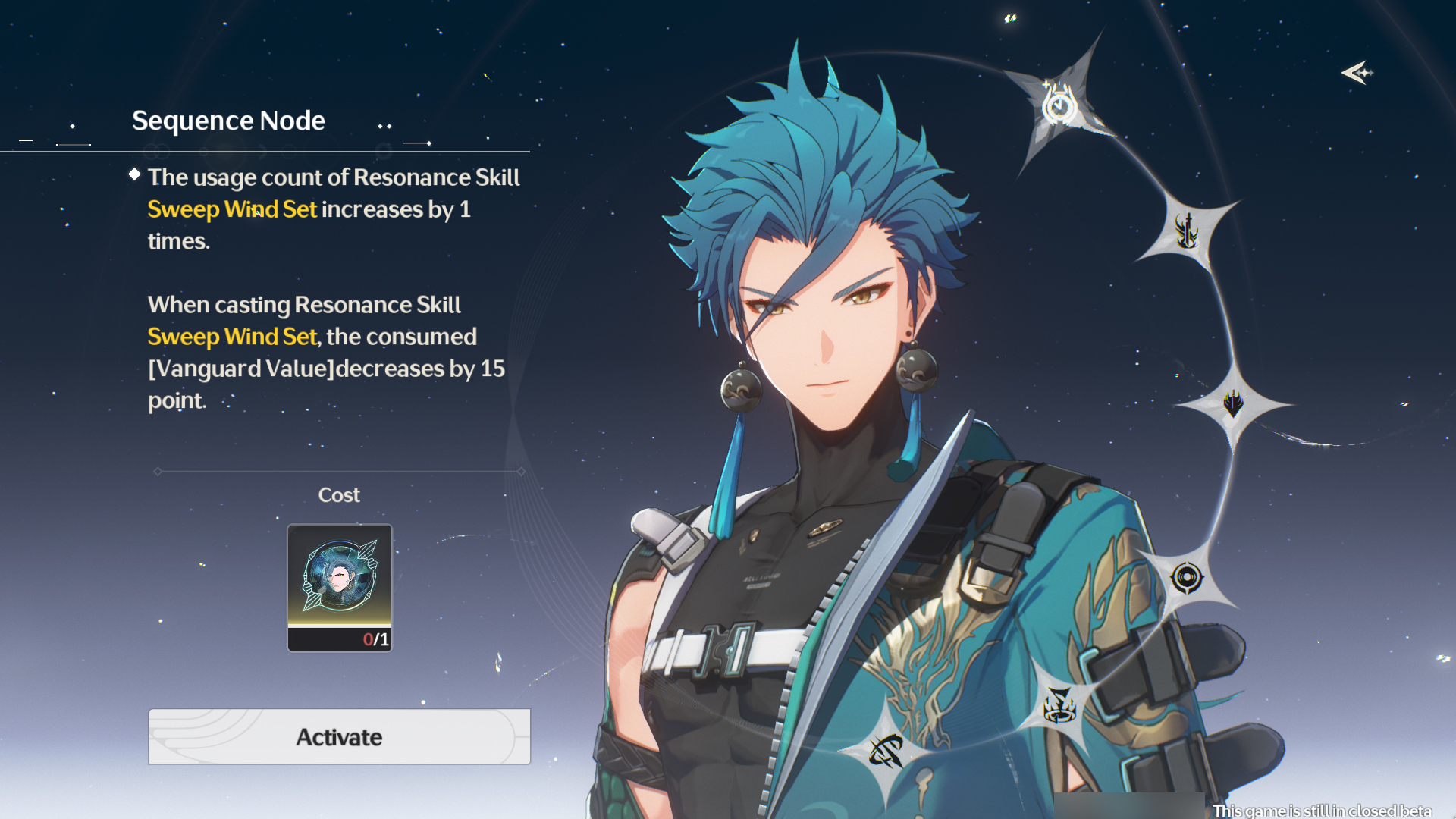
Task: Select the highlighted clock-icon sequence node
Action: [1059, 106]
